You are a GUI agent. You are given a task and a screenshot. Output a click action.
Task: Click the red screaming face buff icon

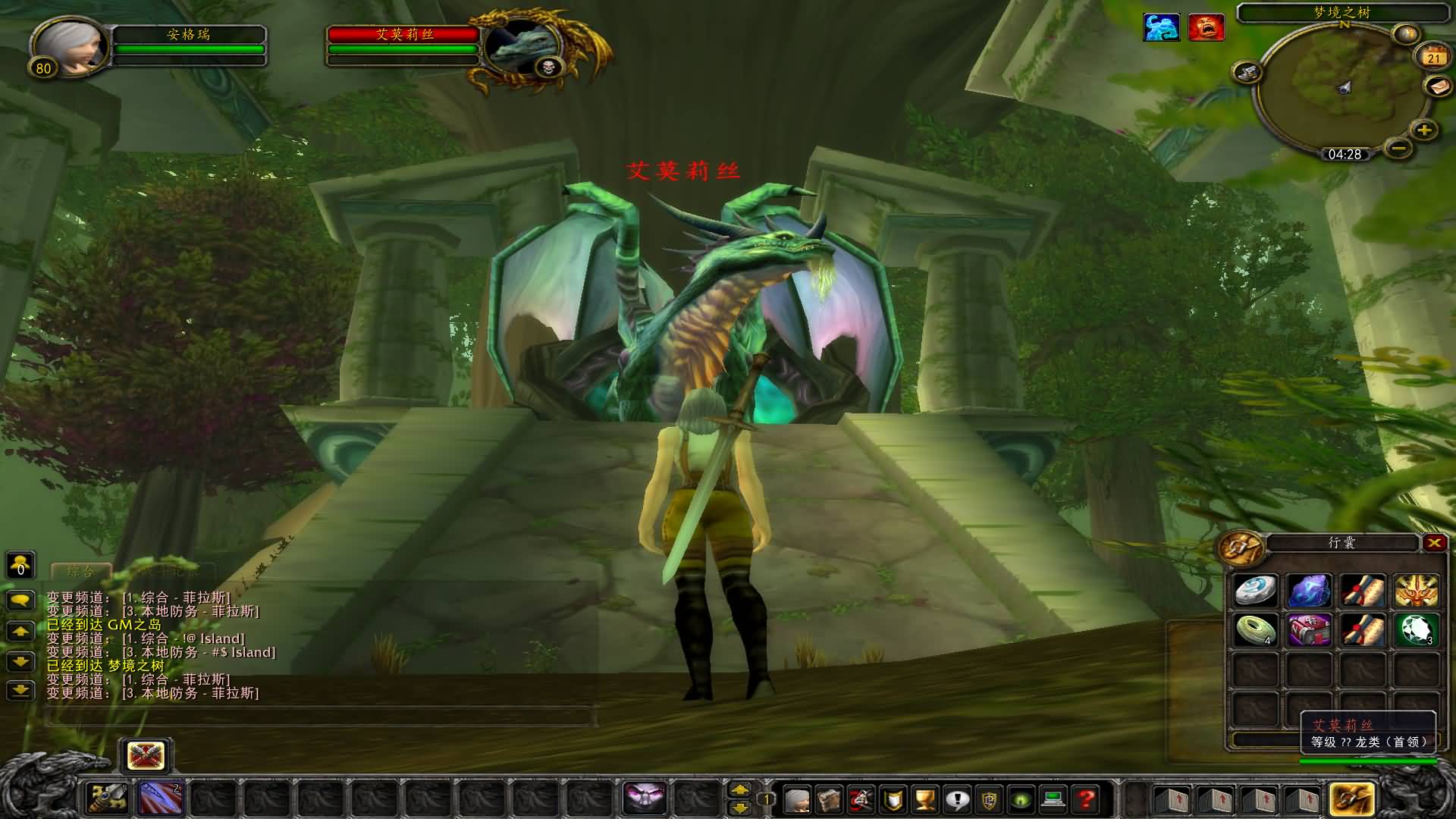[x=1206, y=27]
